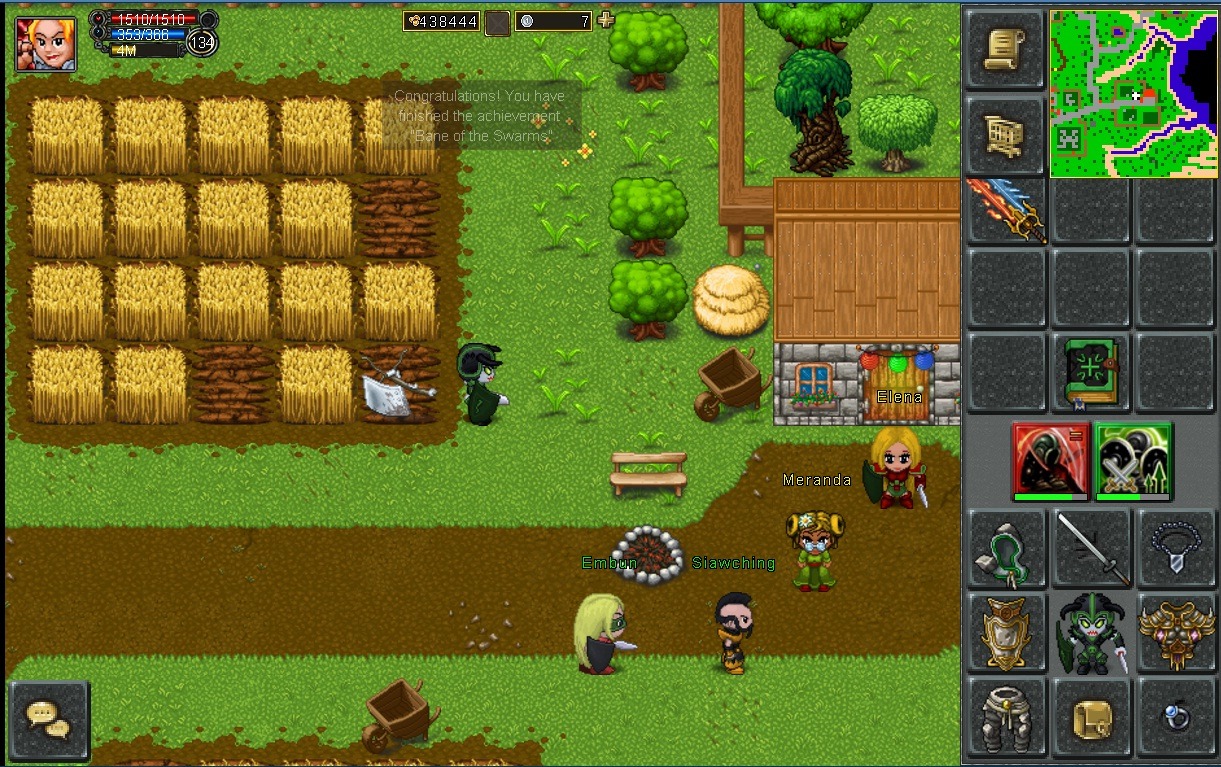
Task: Open the chat speech bubbles button
Action: point(49,719)
